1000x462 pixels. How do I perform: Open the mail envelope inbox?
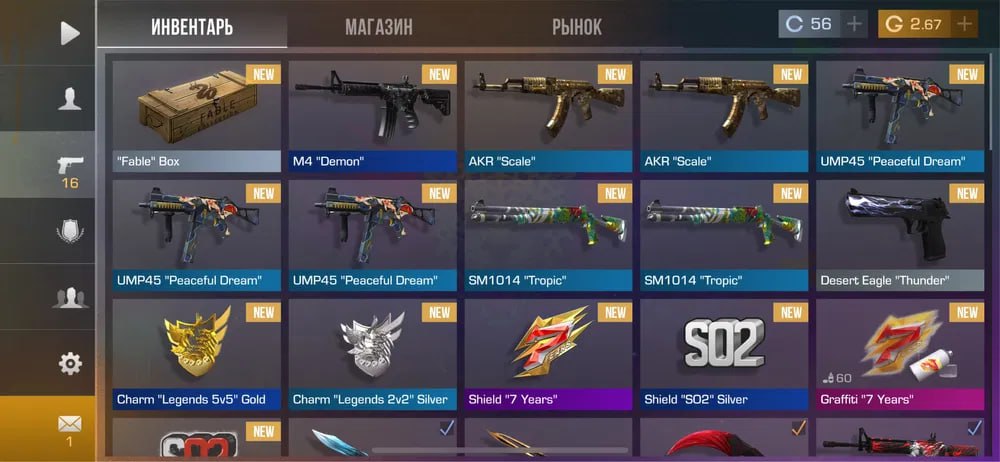69,428
